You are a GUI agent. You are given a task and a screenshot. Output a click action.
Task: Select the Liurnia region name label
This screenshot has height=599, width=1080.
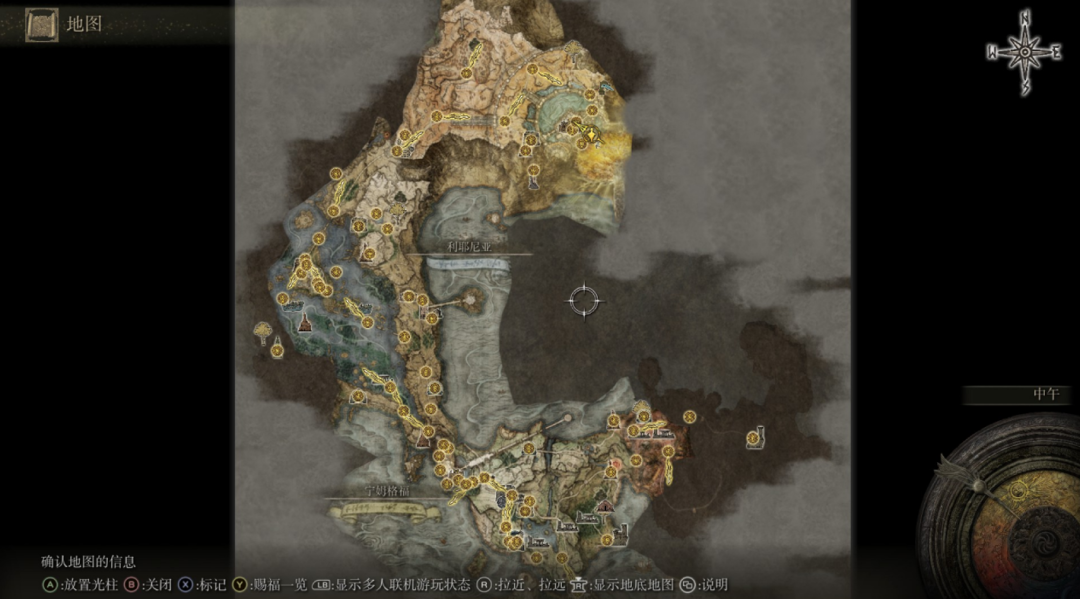click(x=469, y=246)
